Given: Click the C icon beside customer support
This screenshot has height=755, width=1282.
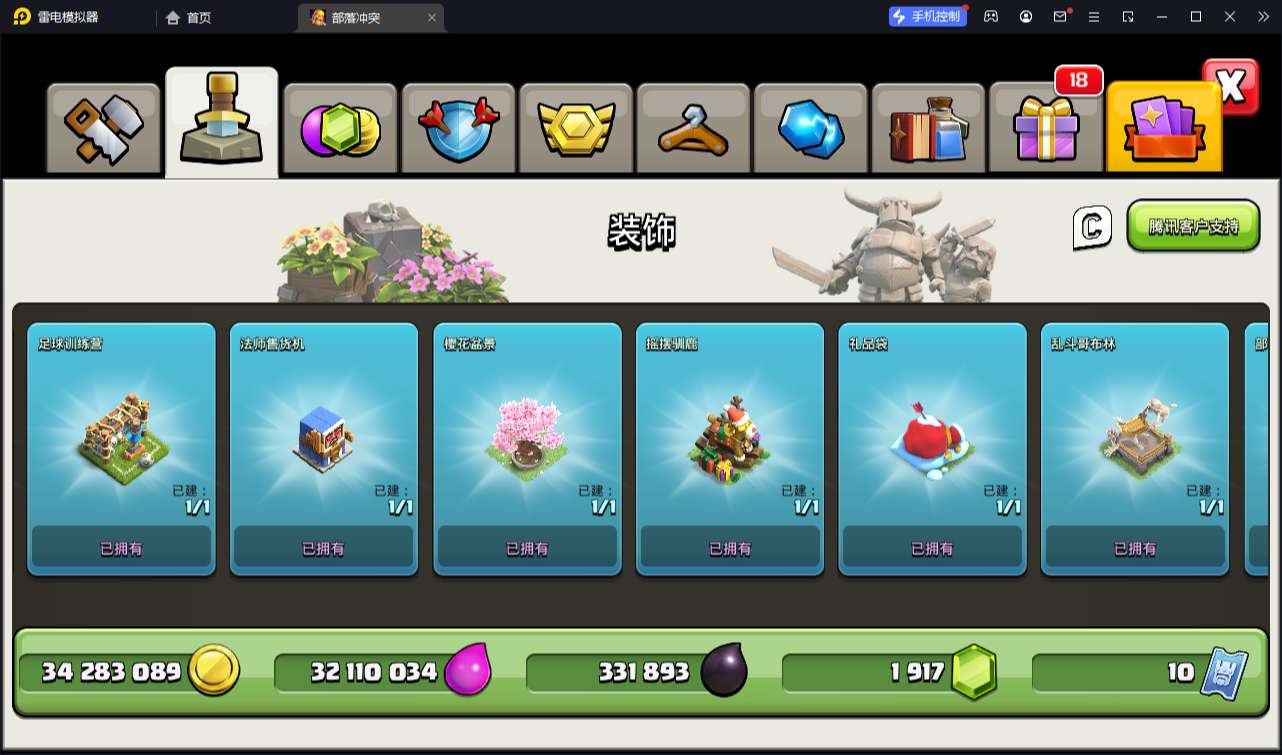Looking at the screenshot, I should click(x=1092, y=227).
